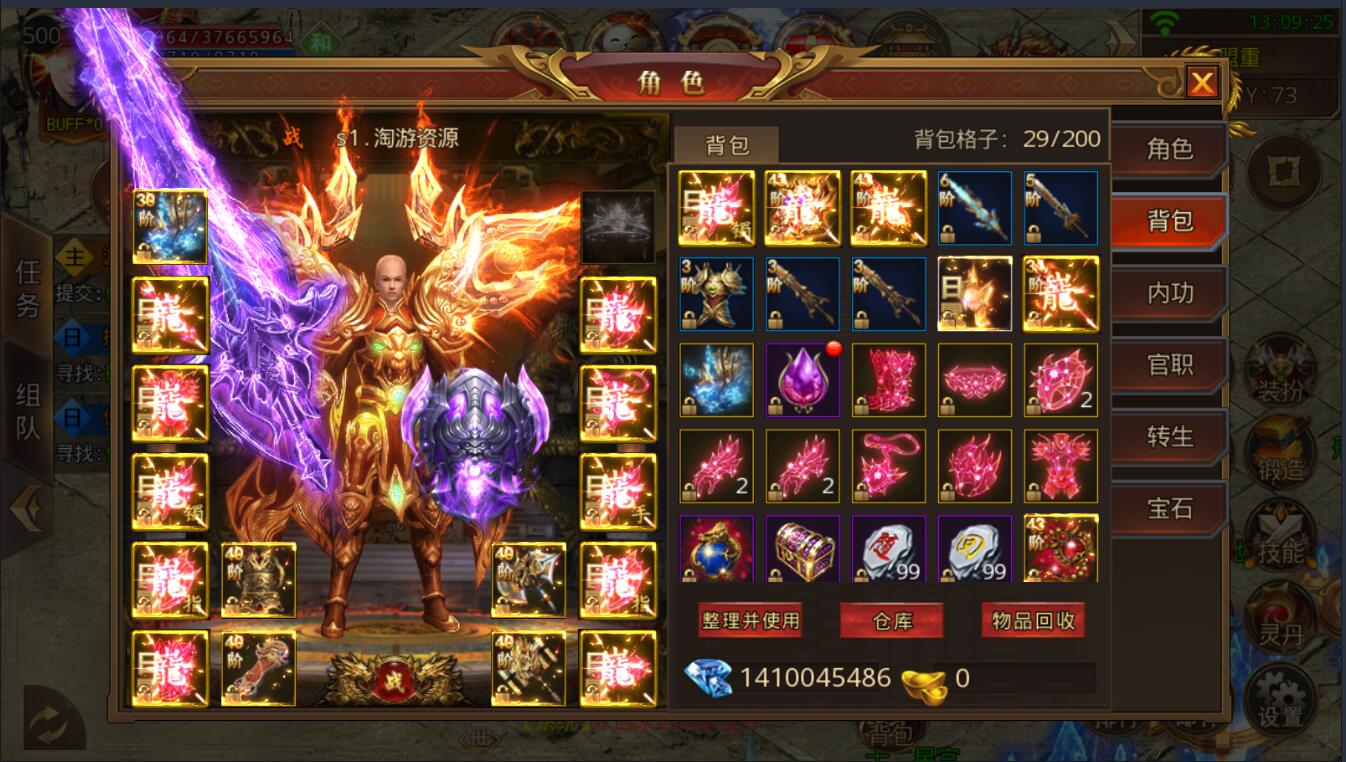Viewport: 1346px width, 762px height.
Task: Select the red necklace item
Action: (888, 466)
